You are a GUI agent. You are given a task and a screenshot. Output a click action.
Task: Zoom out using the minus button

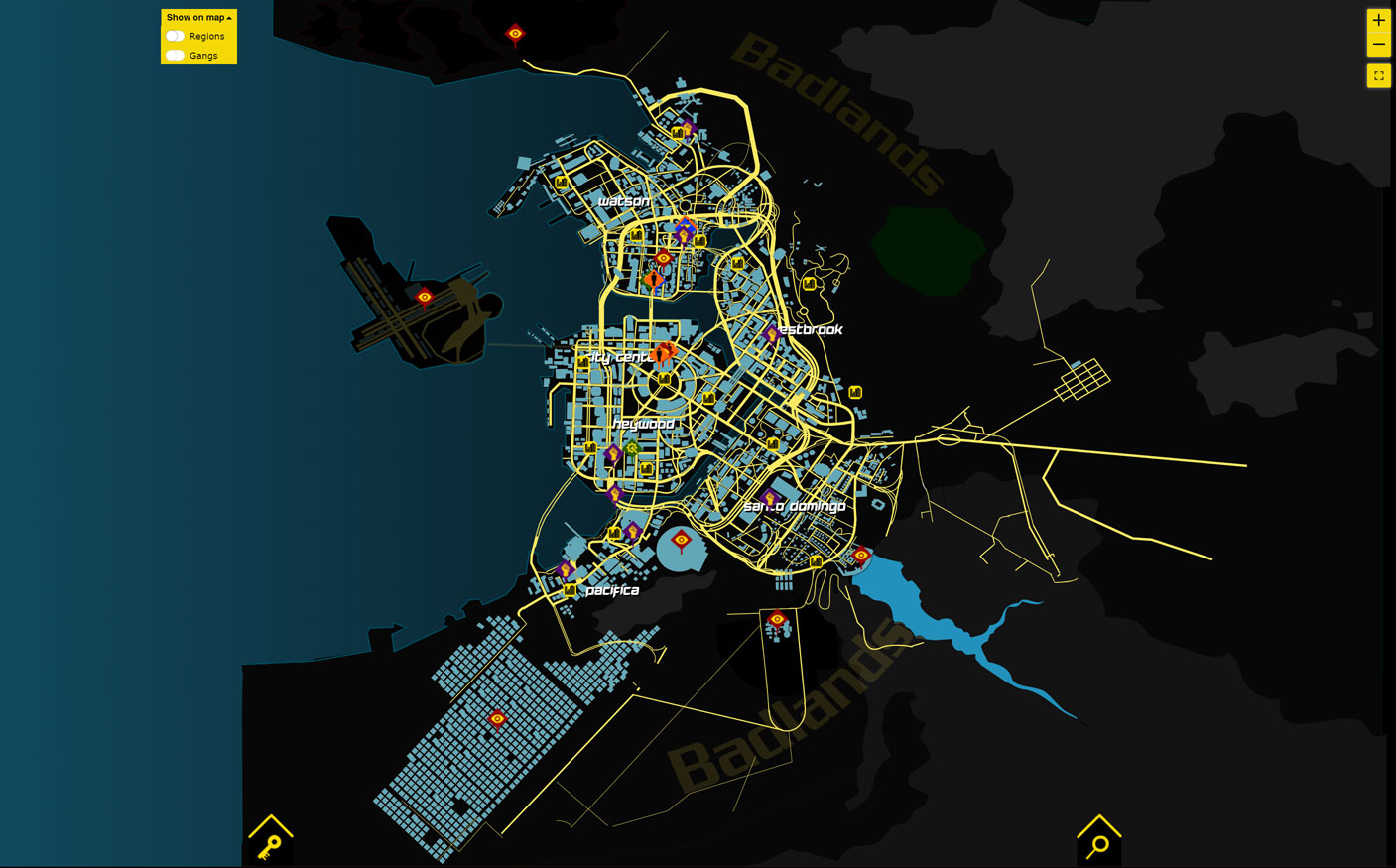coord(1378,44)
